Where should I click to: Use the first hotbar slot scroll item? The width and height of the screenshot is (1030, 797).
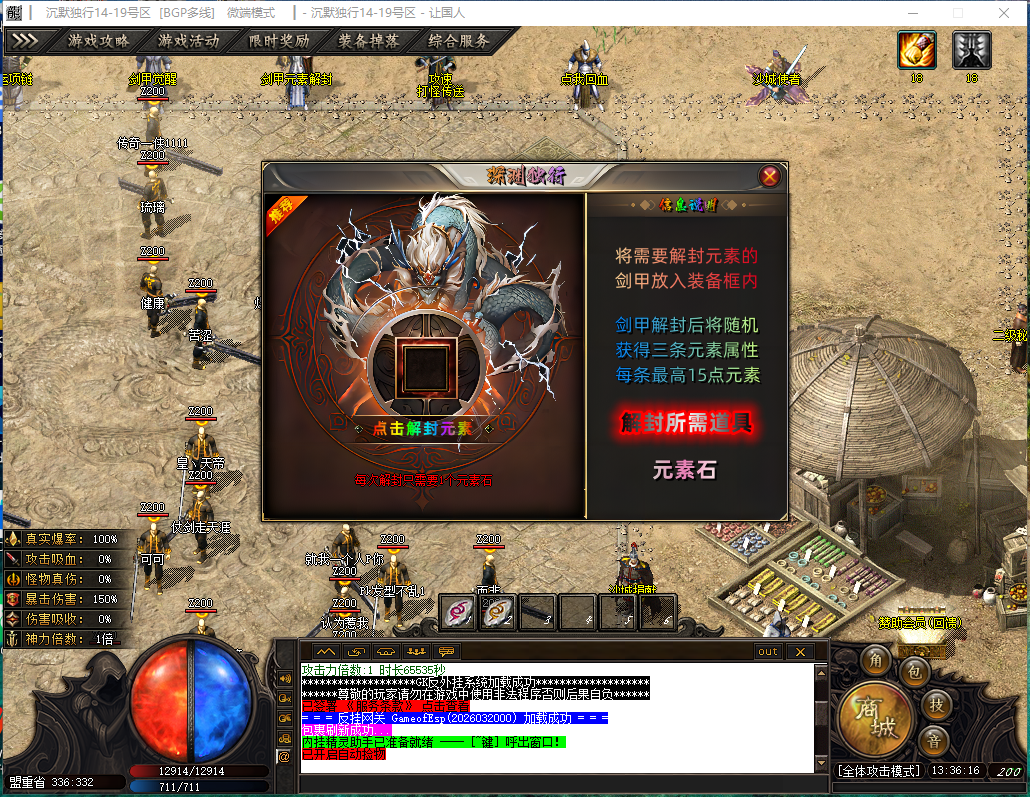click(459, 611)
